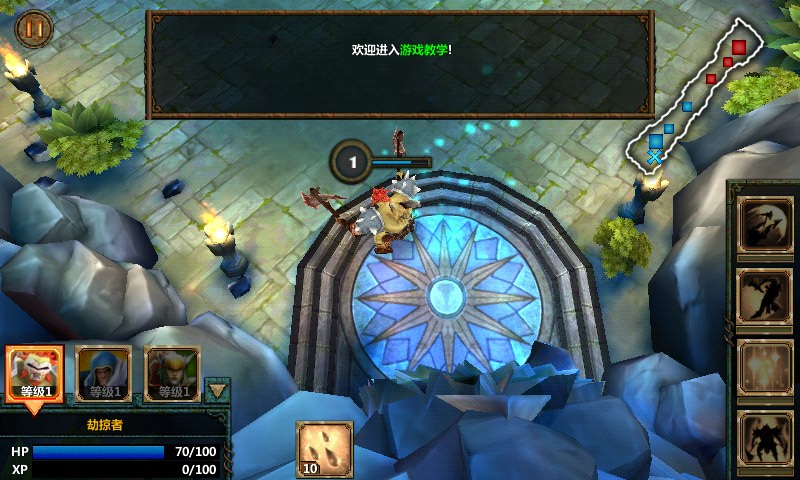Collapse the hero panel with the down arrow

pyautogui.click(x=216, y=389)
